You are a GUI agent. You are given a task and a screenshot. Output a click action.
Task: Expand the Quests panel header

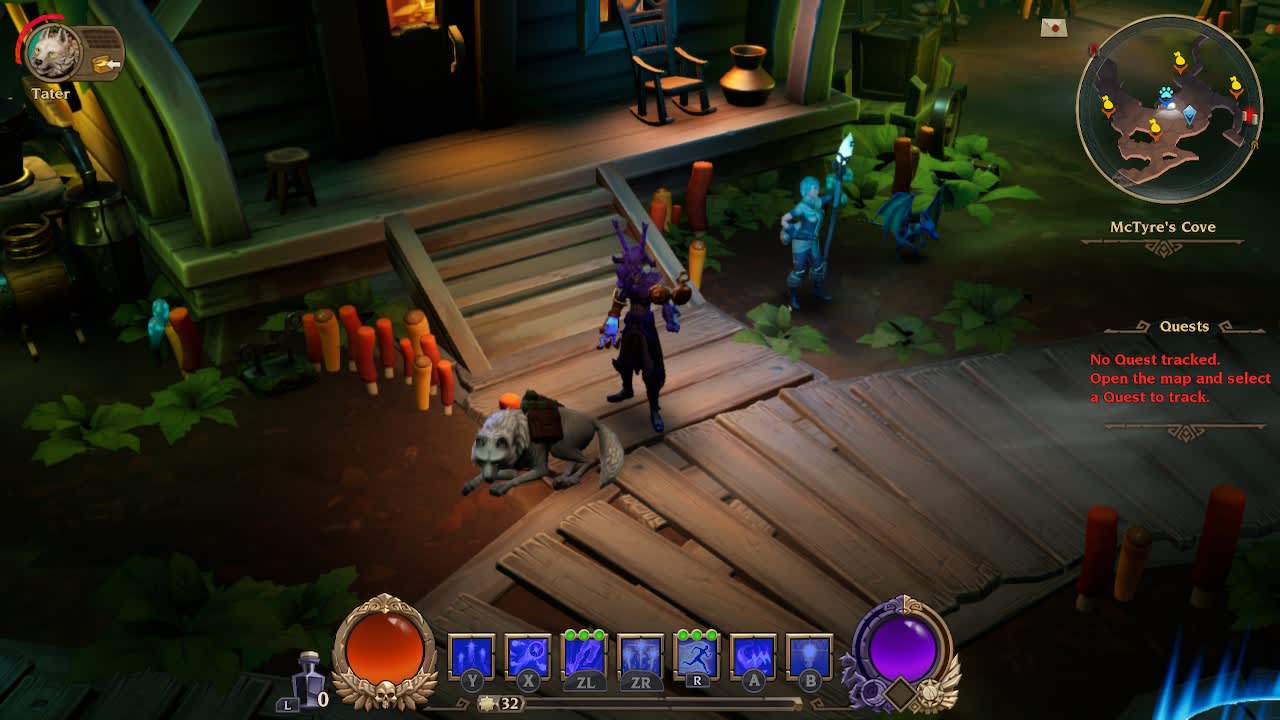1184,326
